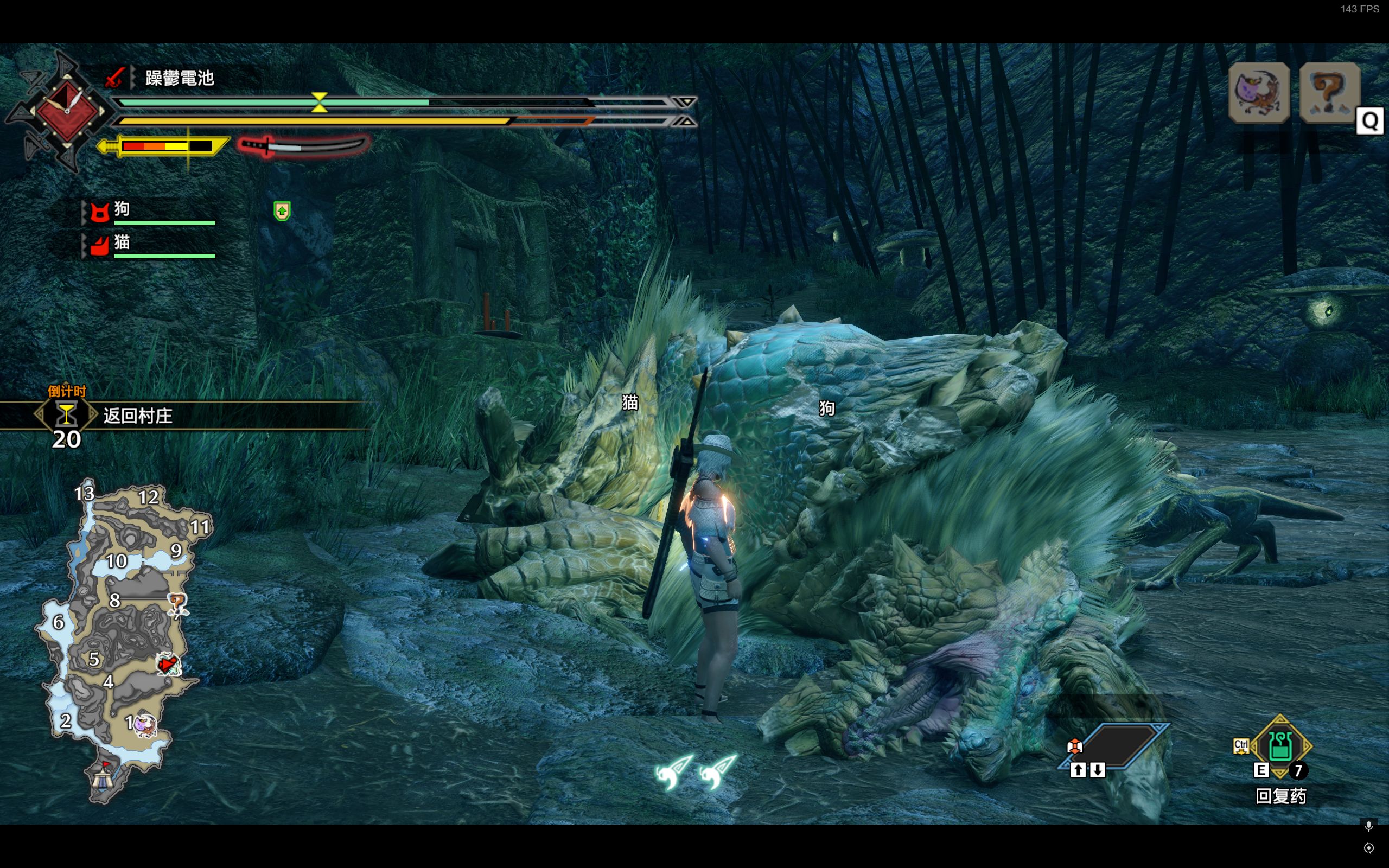
Task: Click the purple monster marker on minimap
Action: click(x=145, y=725)
